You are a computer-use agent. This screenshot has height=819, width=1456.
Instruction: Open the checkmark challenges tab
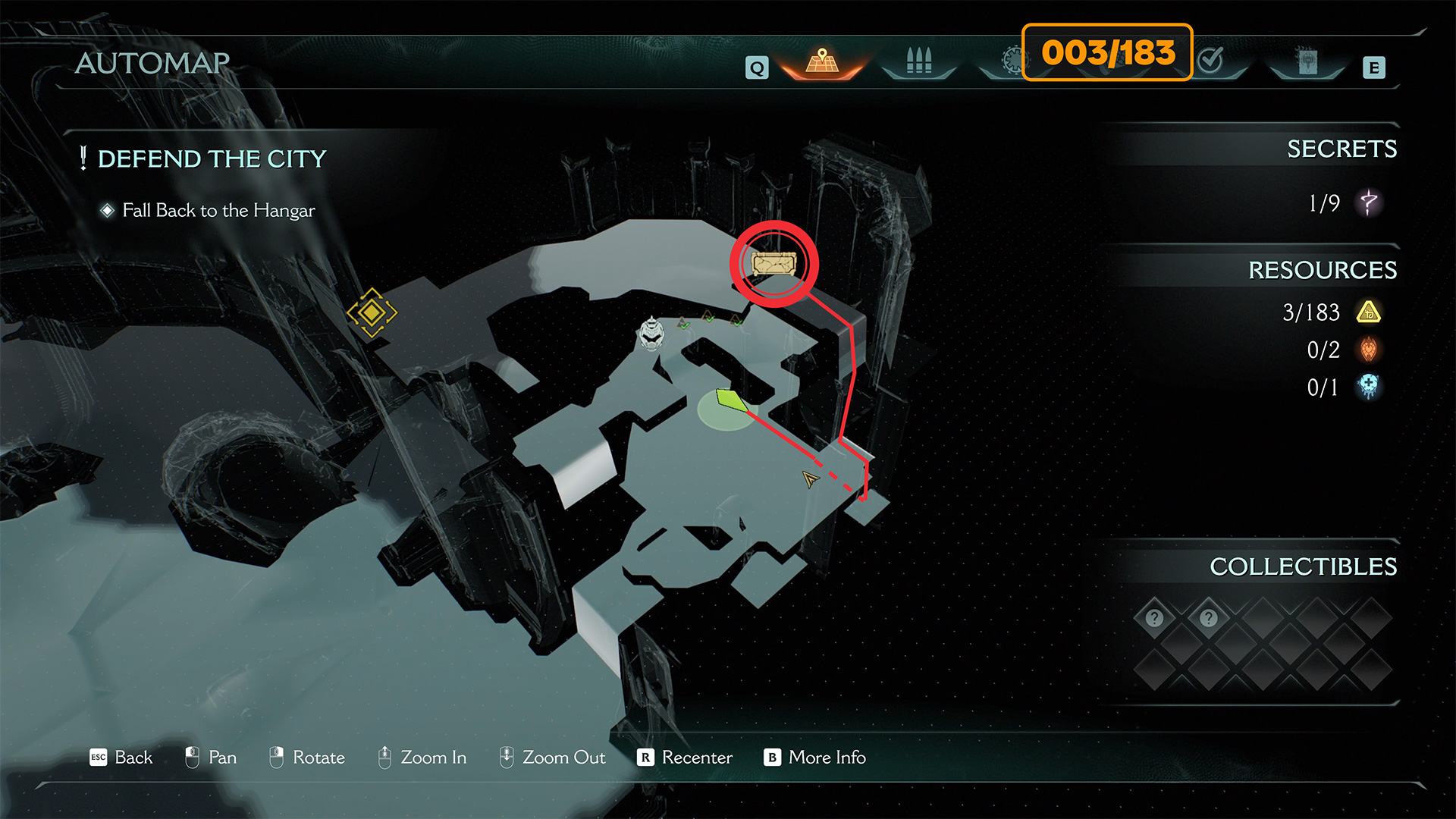point(1211,59)
